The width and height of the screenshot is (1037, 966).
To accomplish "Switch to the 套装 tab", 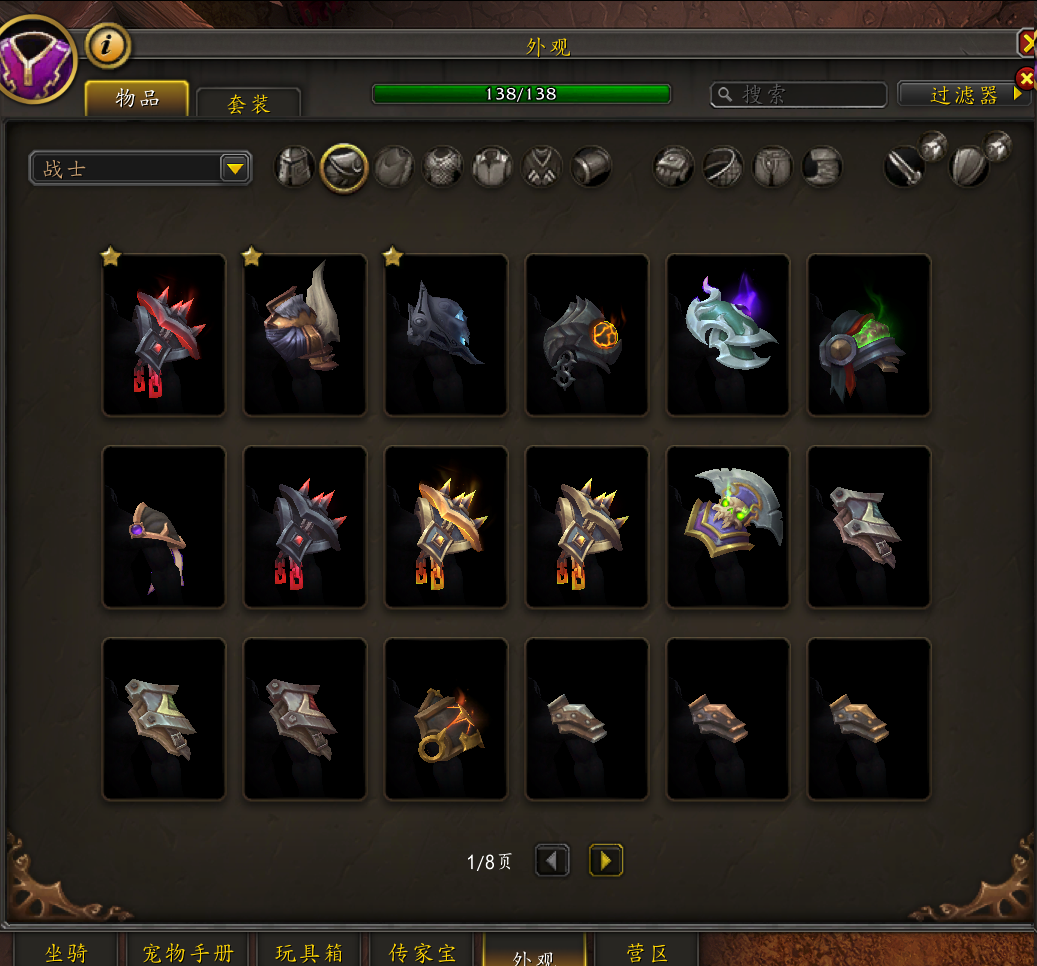I will (x=248, y=103).
